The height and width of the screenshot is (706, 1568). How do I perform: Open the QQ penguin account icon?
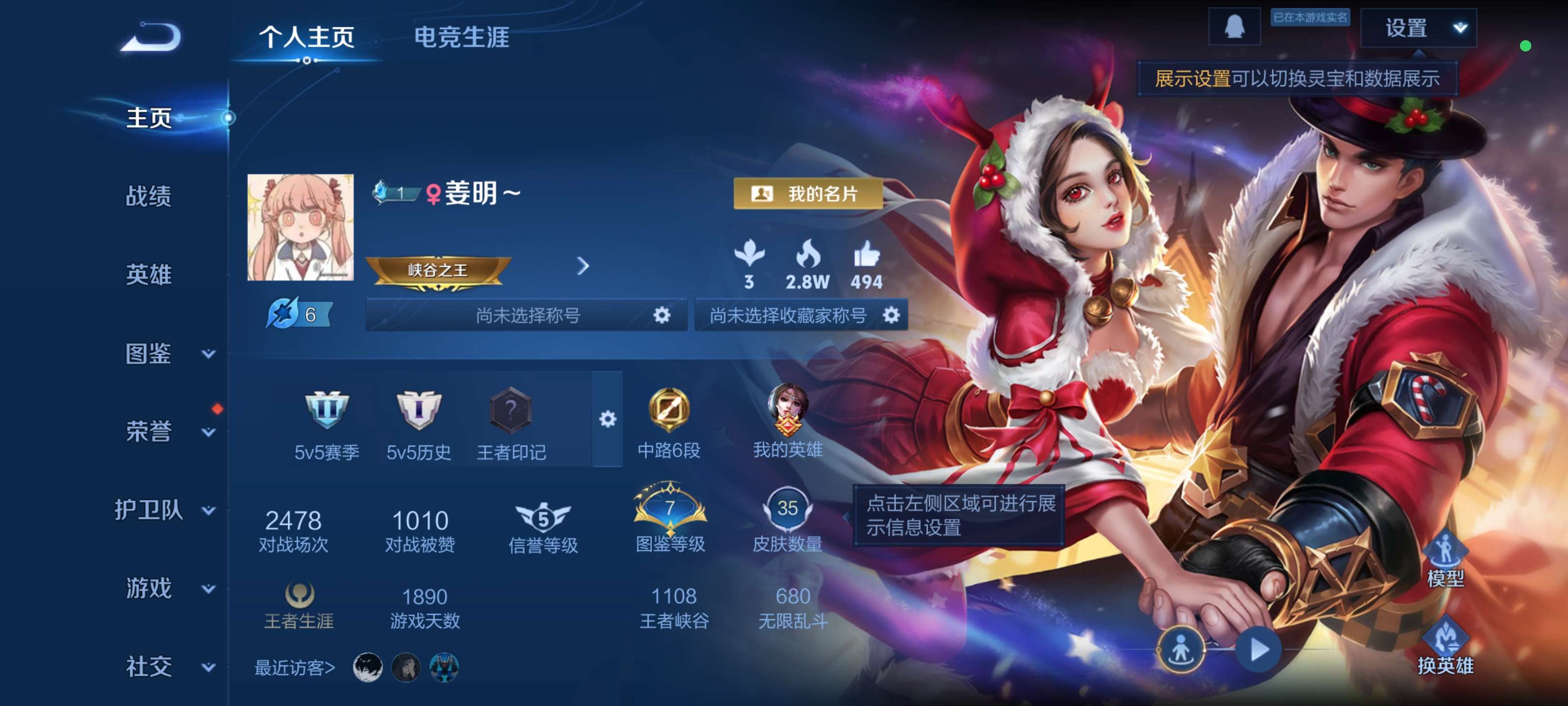point(1234,26)
